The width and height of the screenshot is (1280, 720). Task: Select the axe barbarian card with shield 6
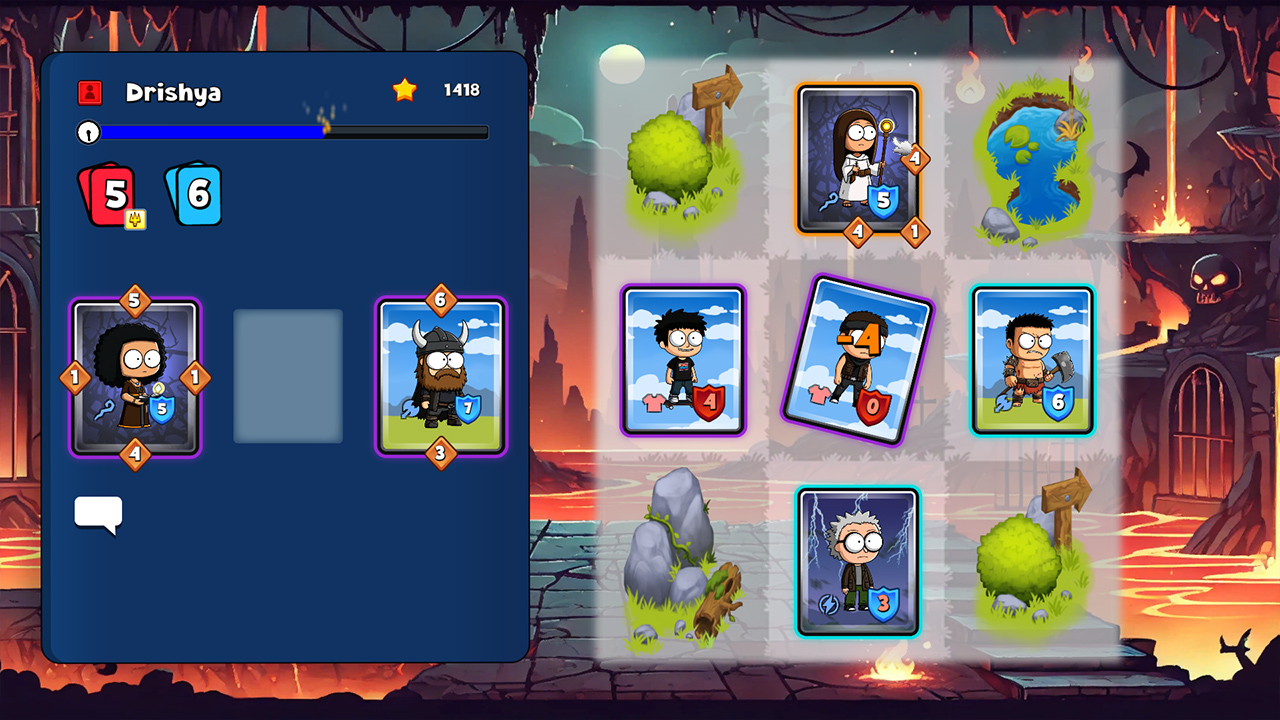point(1032,360)
